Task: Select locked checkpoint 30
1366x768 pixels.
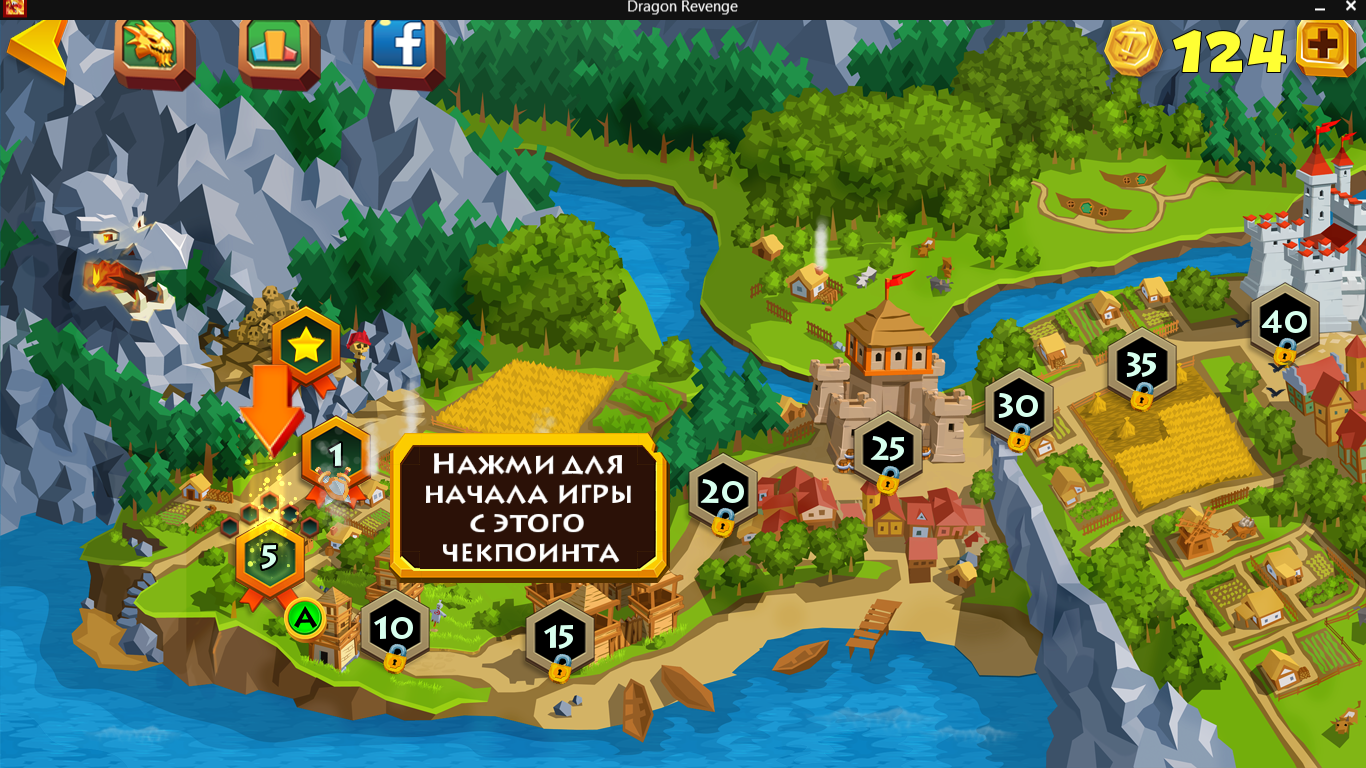Action: (x=1018, y=407)
